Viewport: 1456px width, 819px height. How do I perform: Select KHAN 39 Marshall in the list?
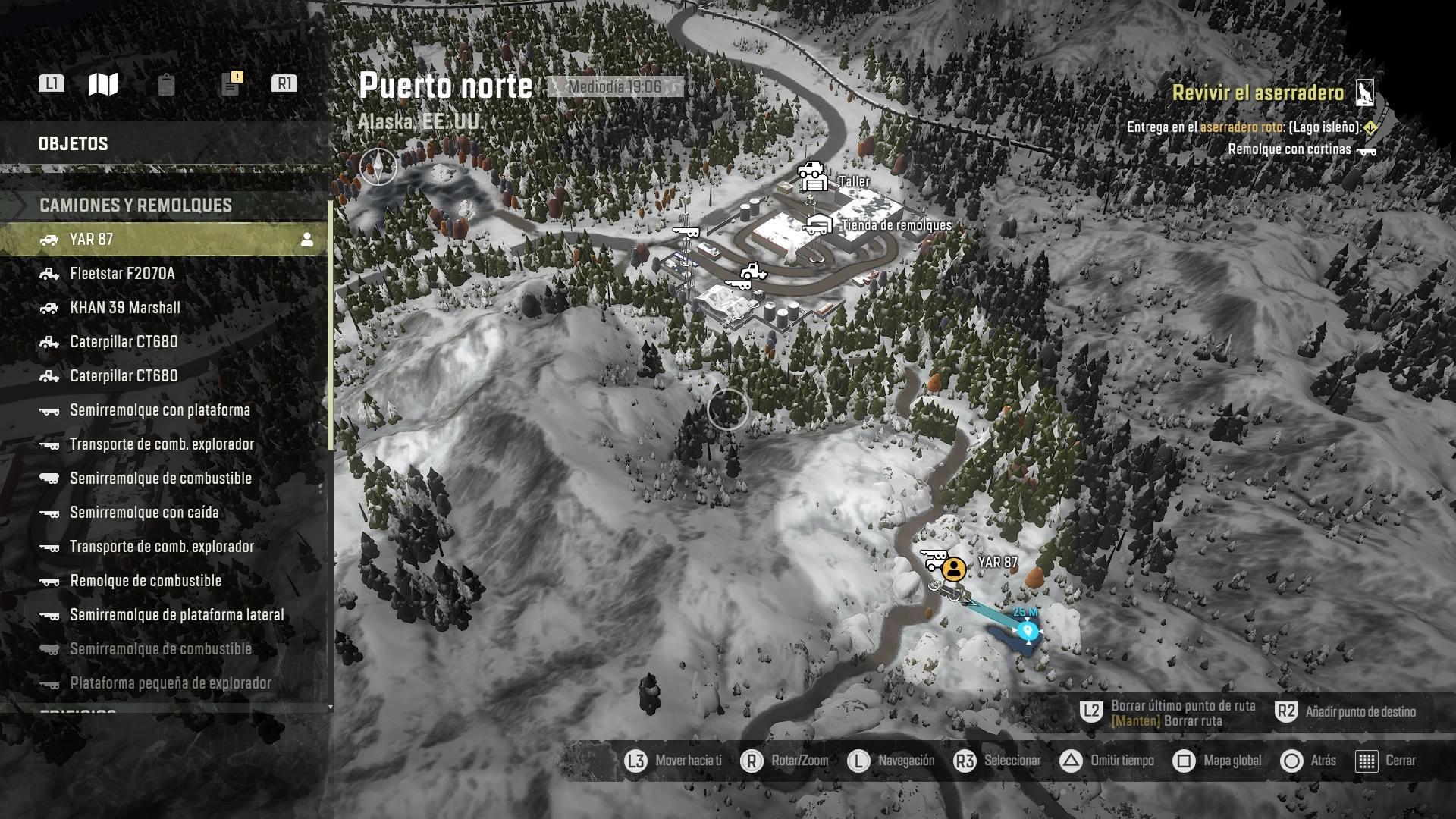click(x=125, y=308)
